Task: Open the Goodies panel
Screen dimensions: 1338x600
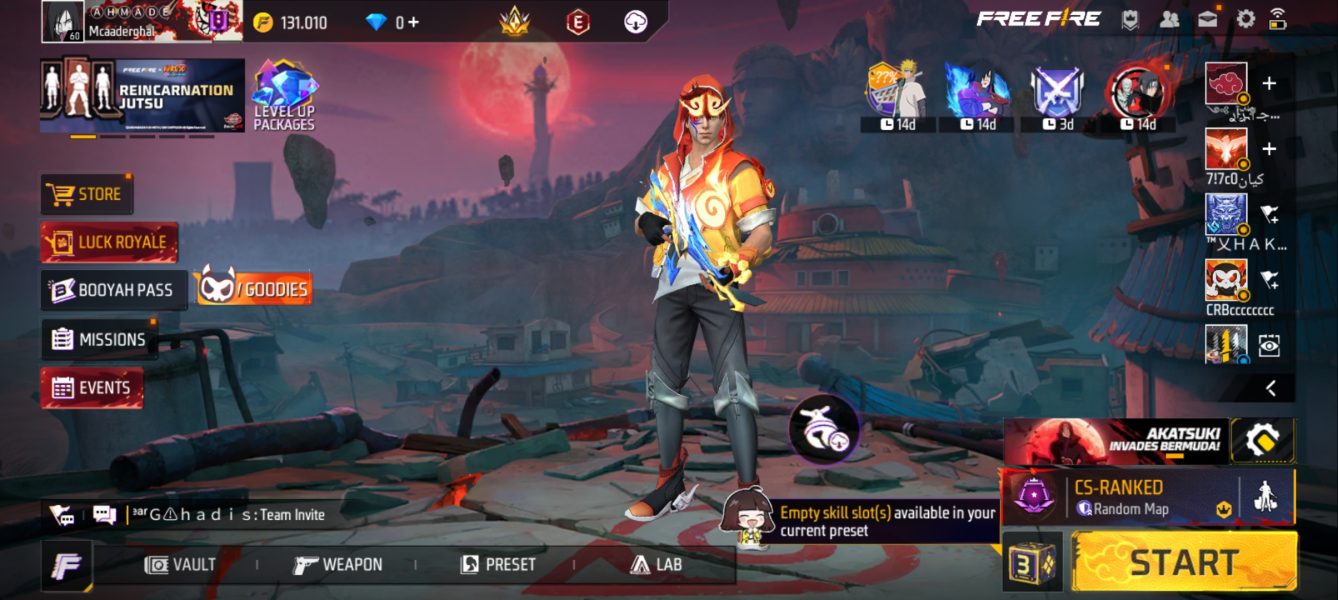Action: 253,289
